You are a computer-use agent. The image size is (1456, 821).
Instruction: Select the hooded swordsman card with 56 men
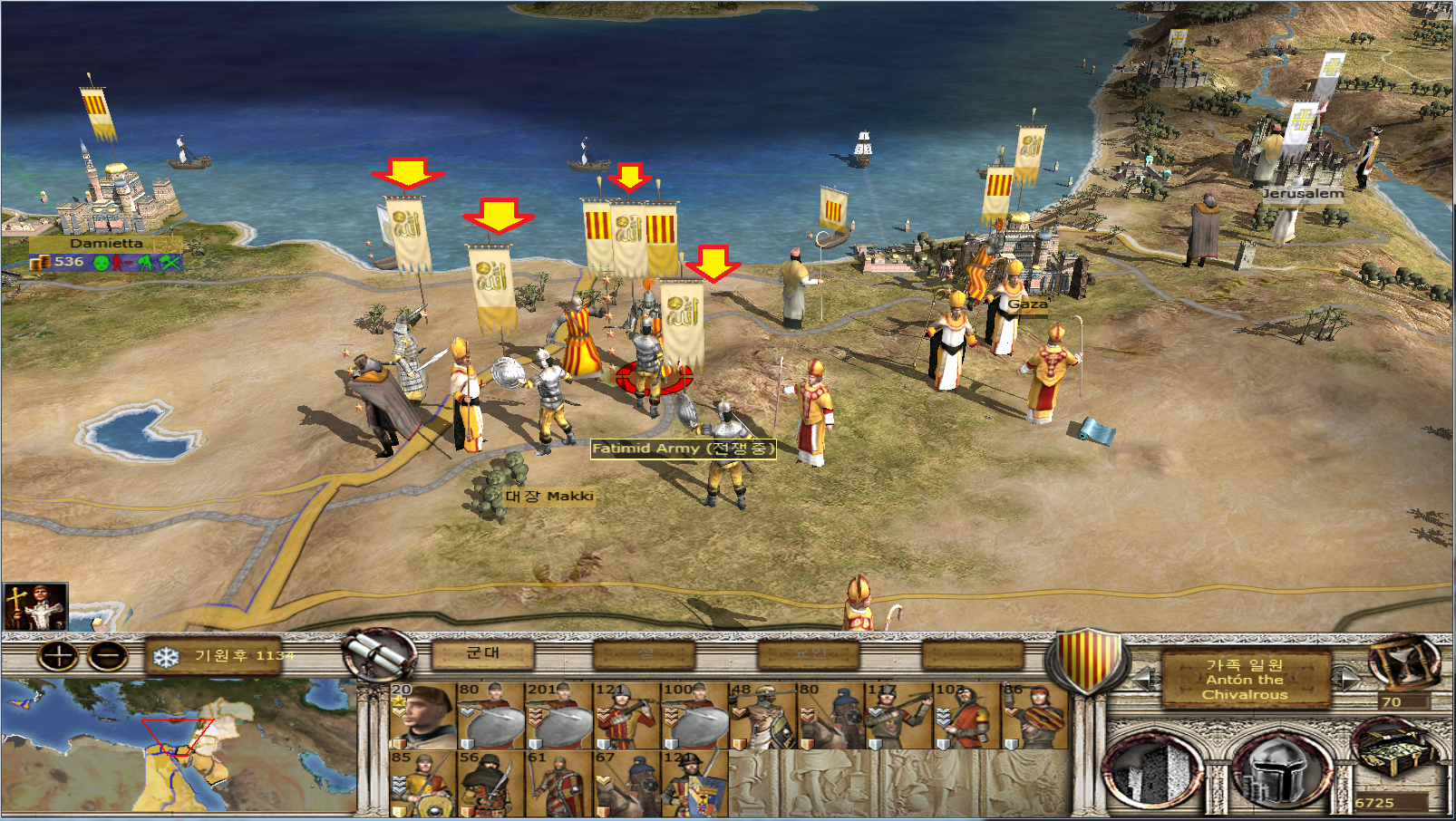(x=490, y=784)
